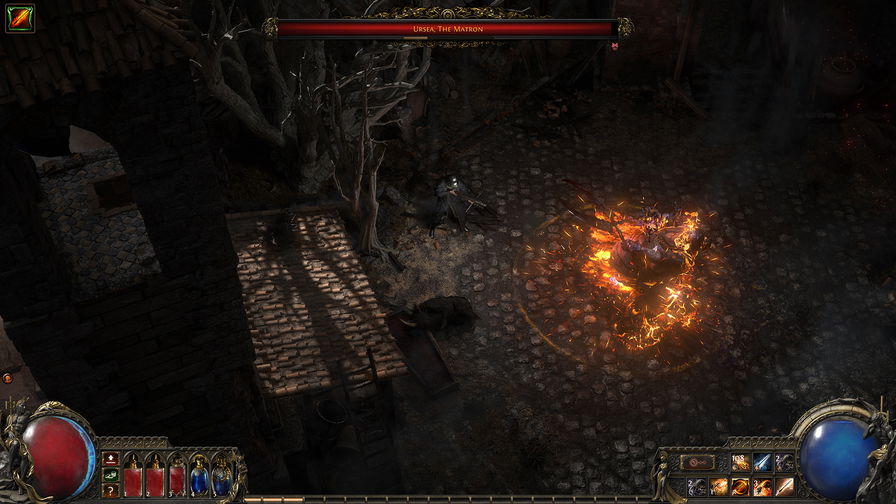Toggle the weapon swap button
The image size is (896, 504).
coord(697,463)
